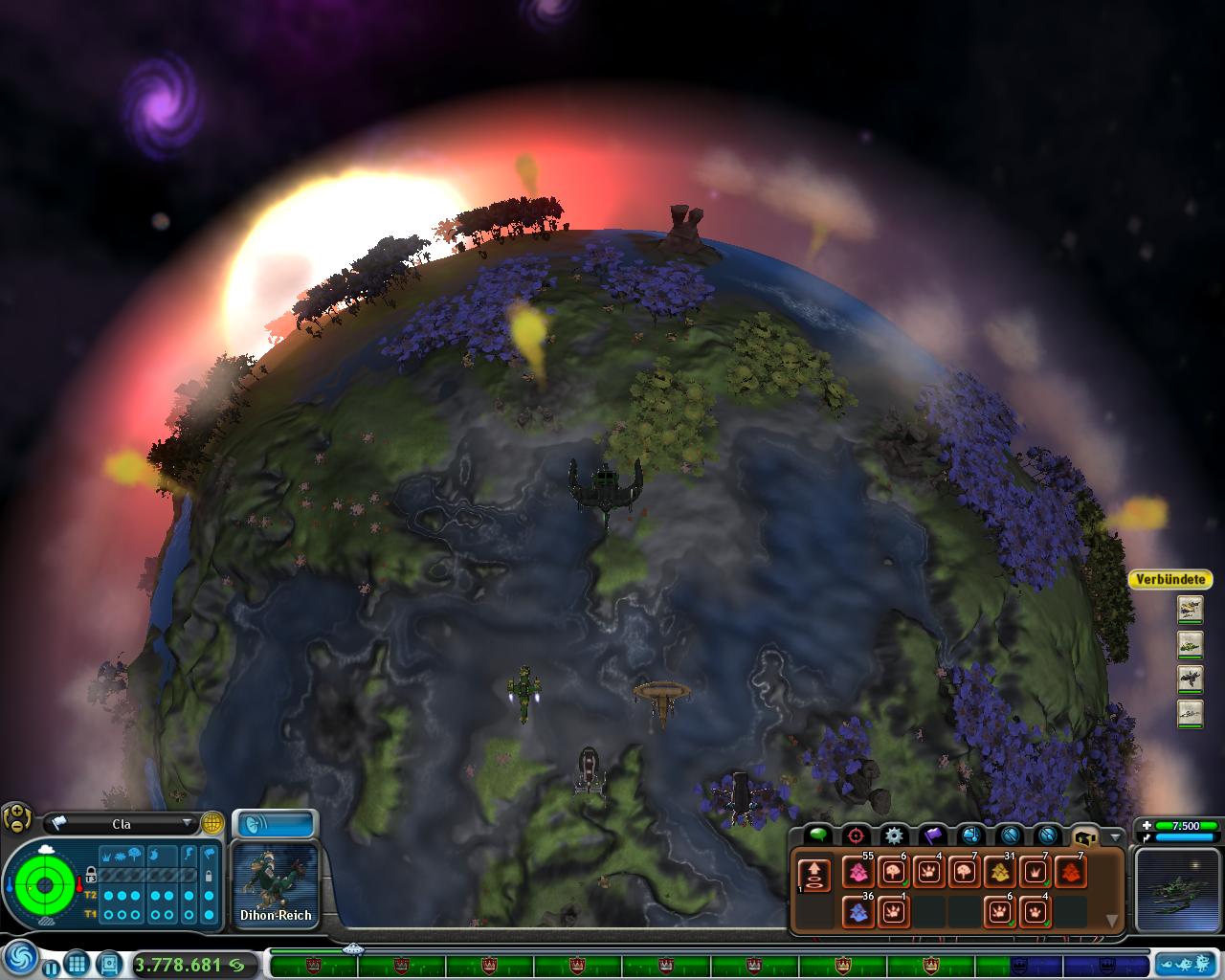The height and width of the screenshot is (980, 1225).
Task: Select the blue spice stack with 36
Action: (857, 911)
